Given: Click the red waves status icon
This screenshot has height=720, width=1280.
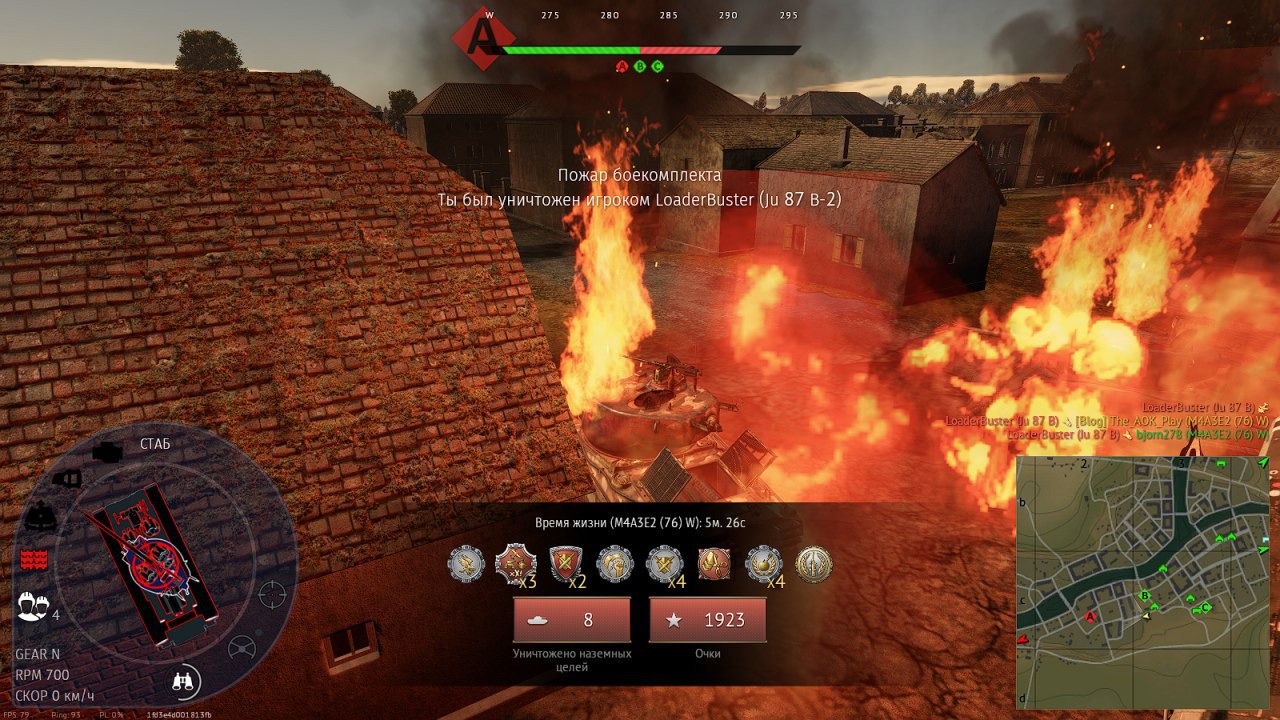Looking at the screenshot, I should (x=34, y=559).
